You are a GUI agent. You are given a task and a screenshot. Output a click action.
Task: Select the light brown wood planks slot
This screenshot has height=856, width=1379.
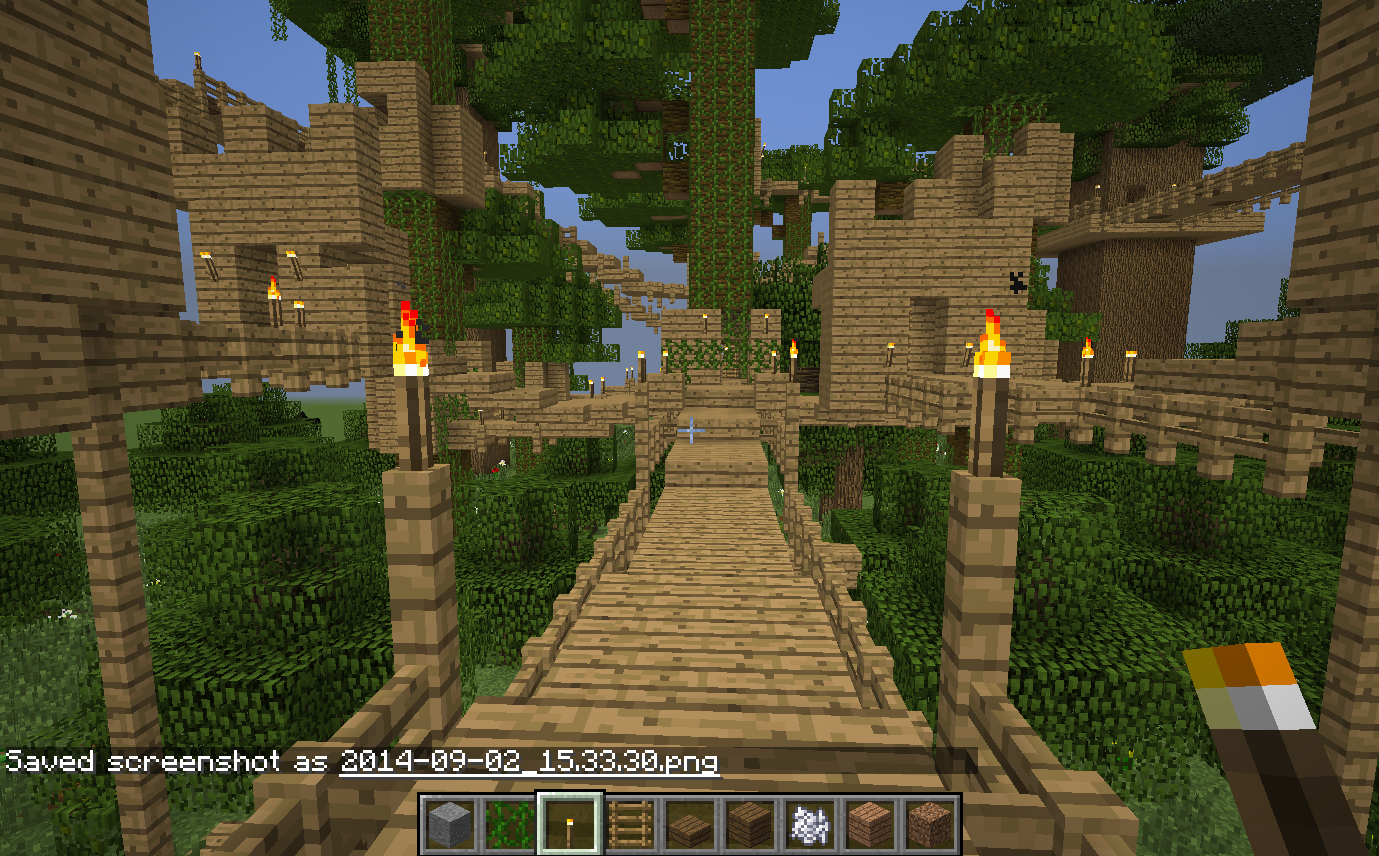coord(869,825)
